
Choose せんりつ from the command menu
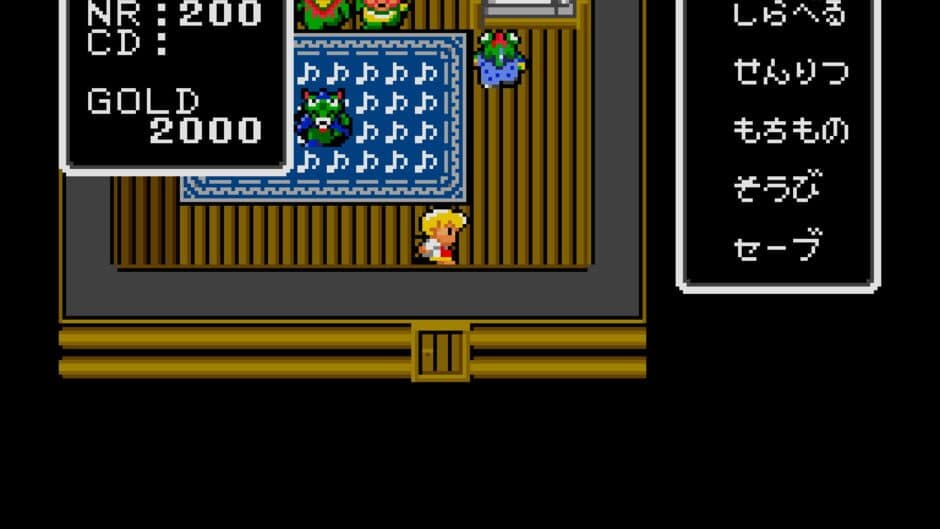(x=790, y=72)
